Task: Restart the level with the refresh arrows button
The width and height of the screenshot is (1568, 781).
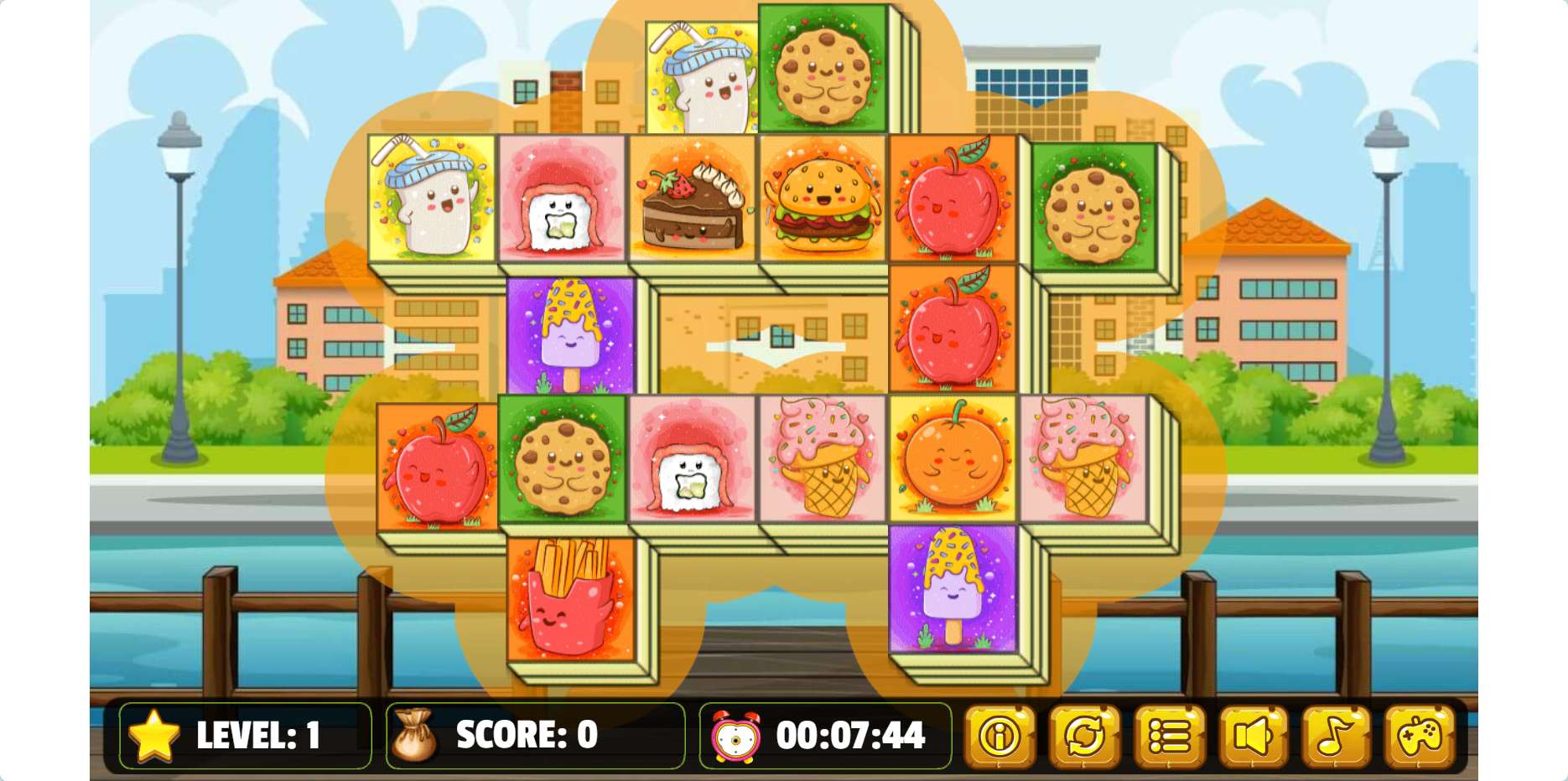Action: coord(1084,737)
